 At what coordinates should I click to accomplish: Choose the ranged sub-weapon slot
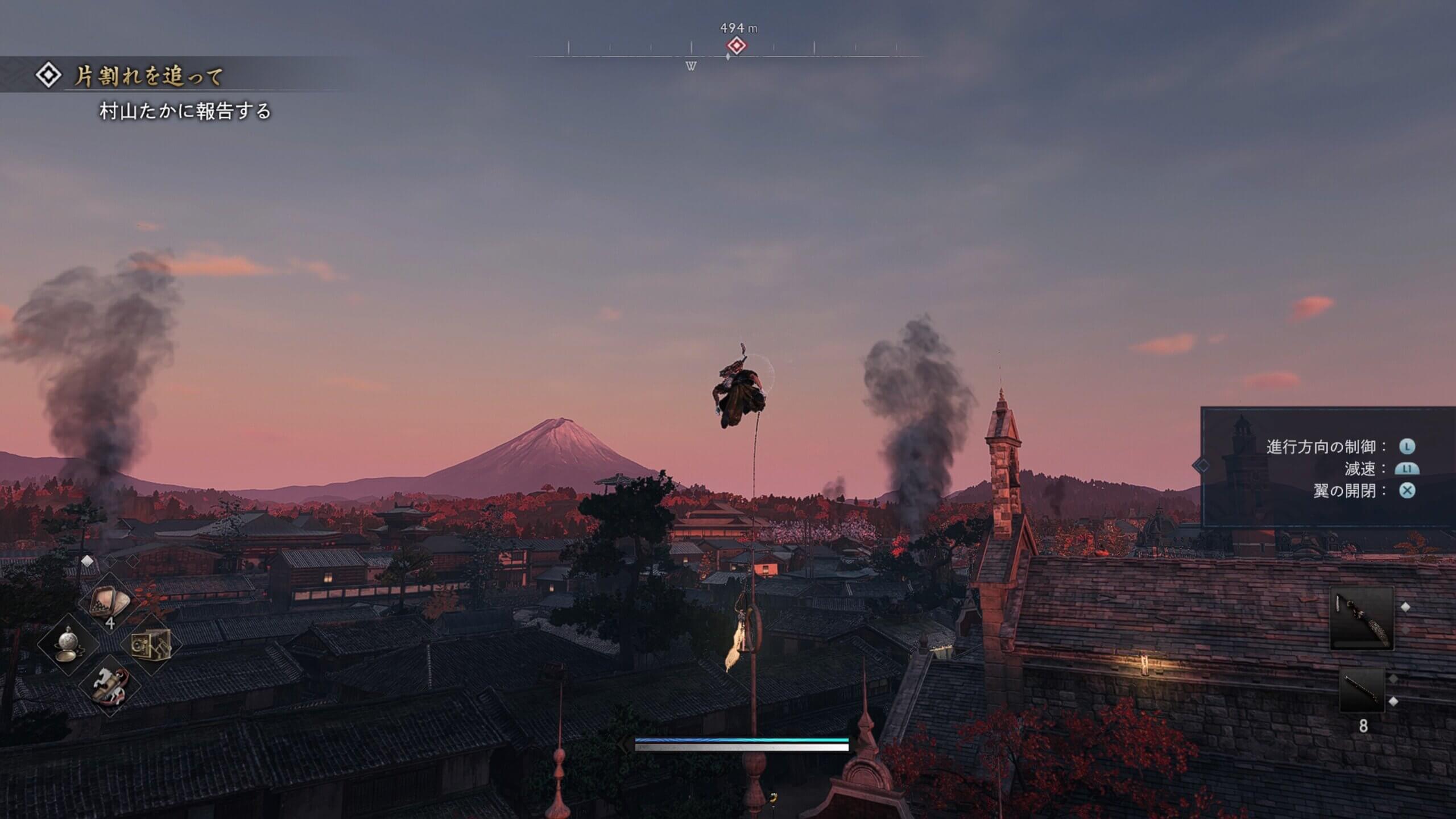tap(1362, 690)
